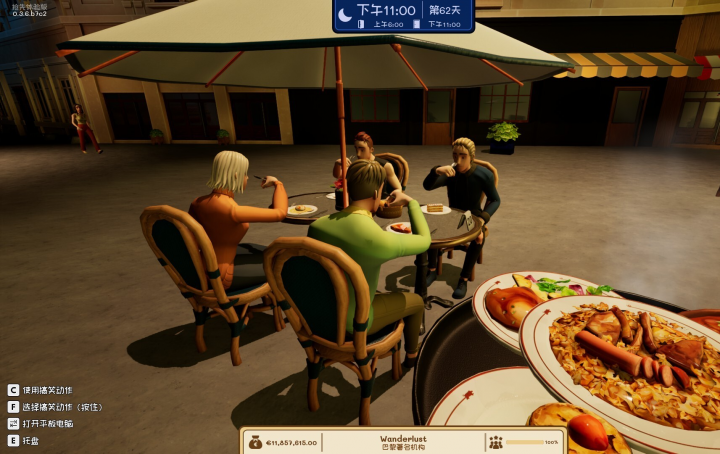This screenshot has width=720, height=454.
Task: Click the customer group icon
Action: point(496,441)
